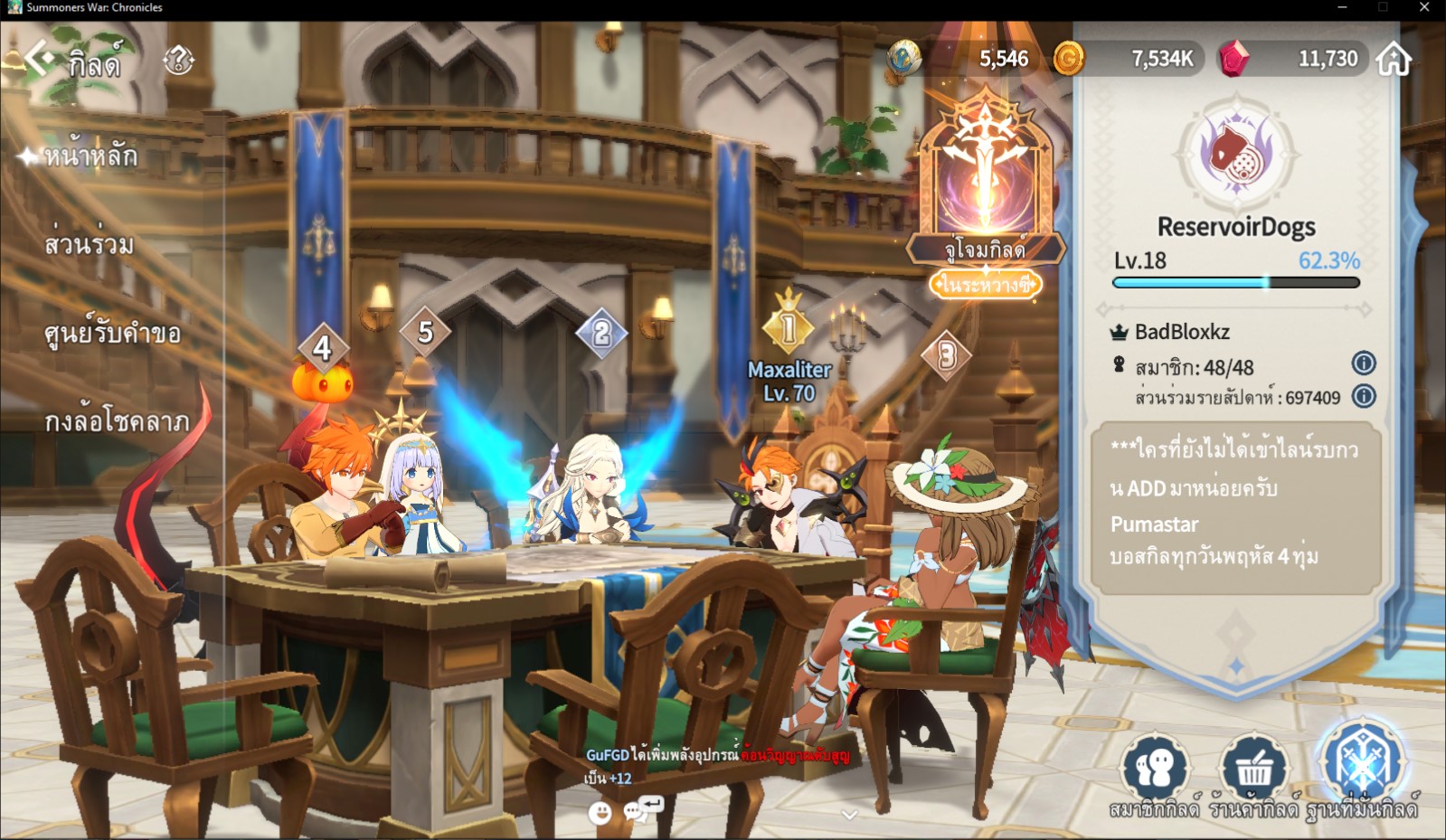
Task: Minimize the Summoners War: Chronicles window
Action: tap(1342, 7)
